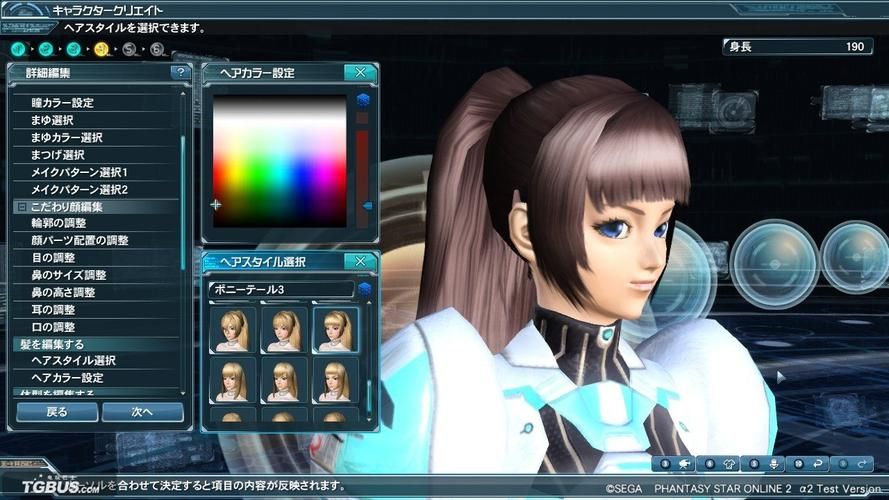Image resolution: width=889 pixels, height=500 pixels.
Task: Open the help question mark button
Action: [x=180, y=73]
